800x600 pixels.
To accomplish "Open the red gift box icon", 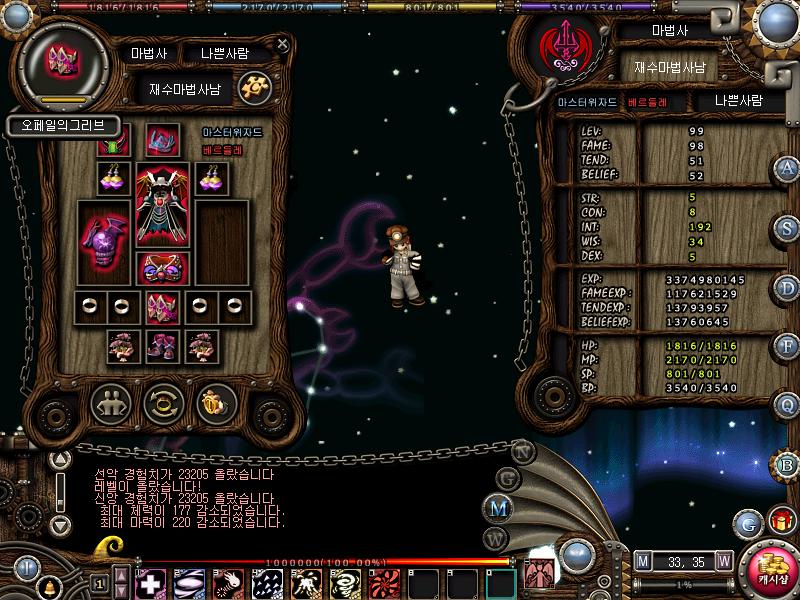I will tap(779, 521).
